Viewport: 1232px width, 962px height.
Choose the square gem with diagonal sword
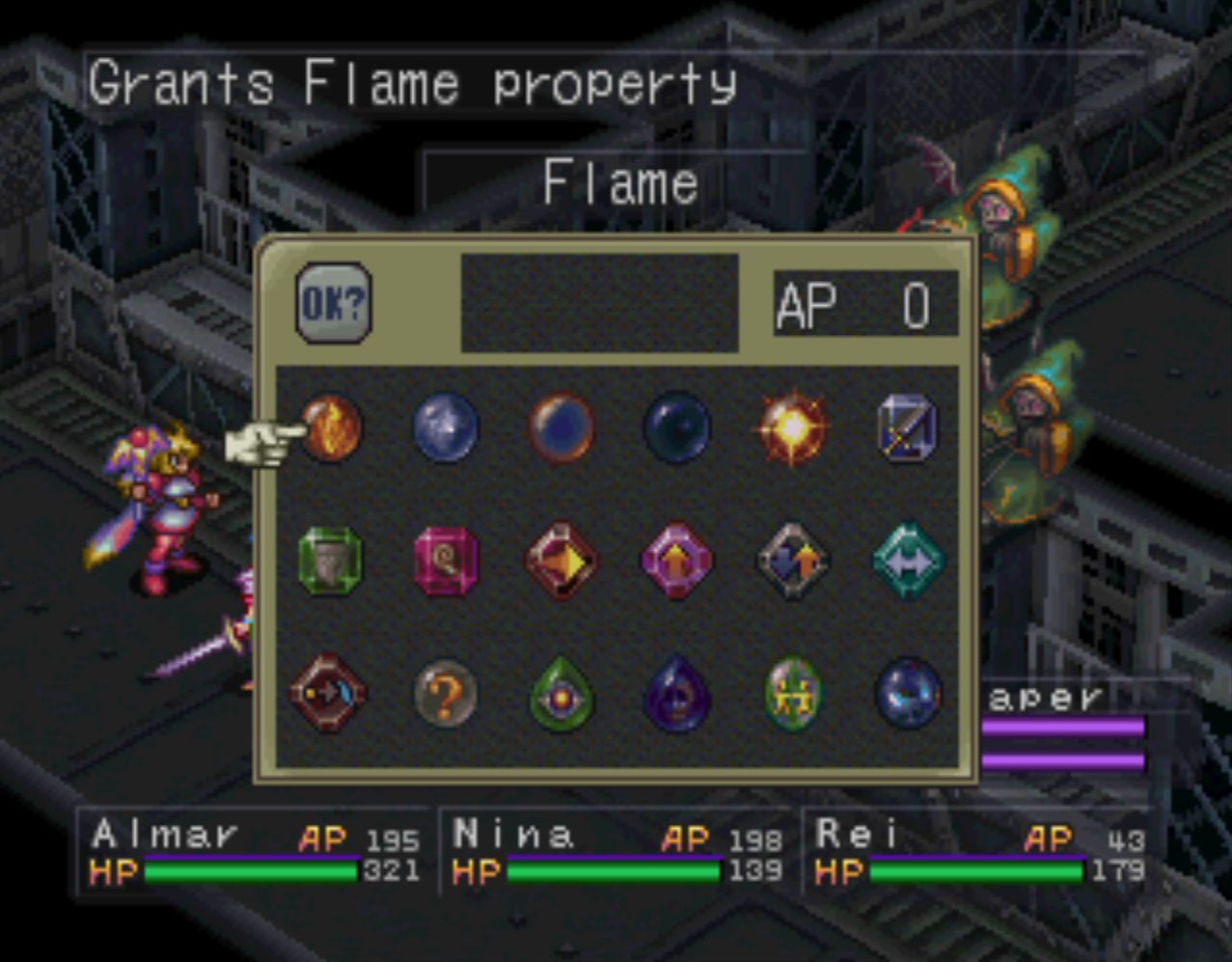(908, 427)
